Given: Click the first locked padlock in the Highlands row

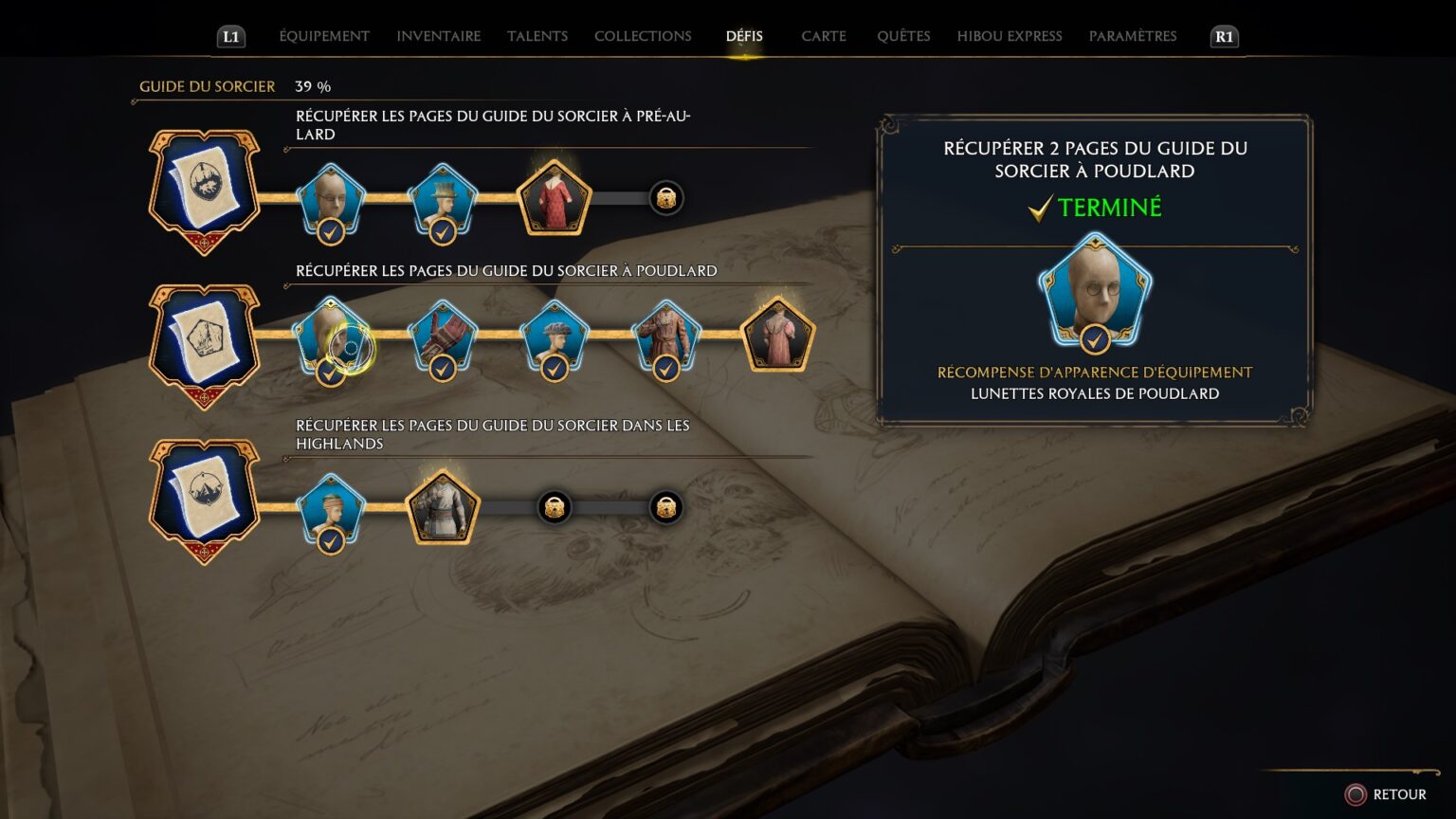Looking at the screenshot, I should click(554, 507).
